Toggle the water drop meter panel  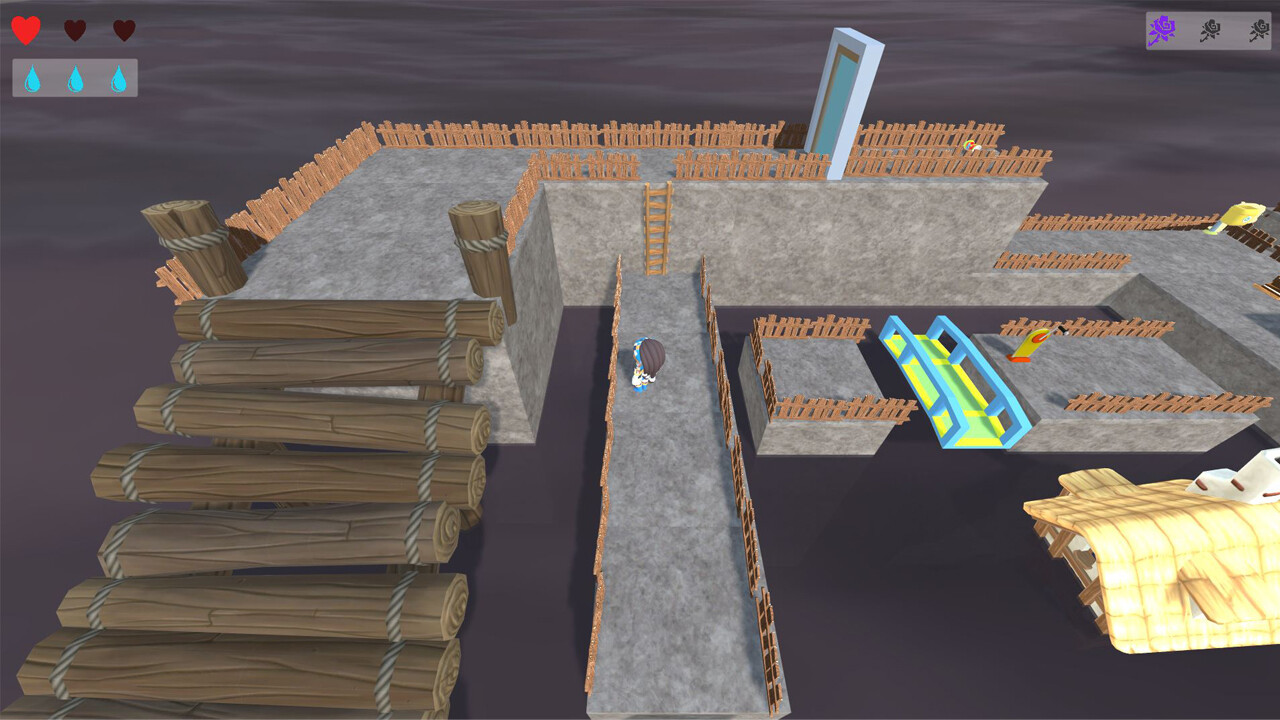pyautogui.click(x=75, y=77)
